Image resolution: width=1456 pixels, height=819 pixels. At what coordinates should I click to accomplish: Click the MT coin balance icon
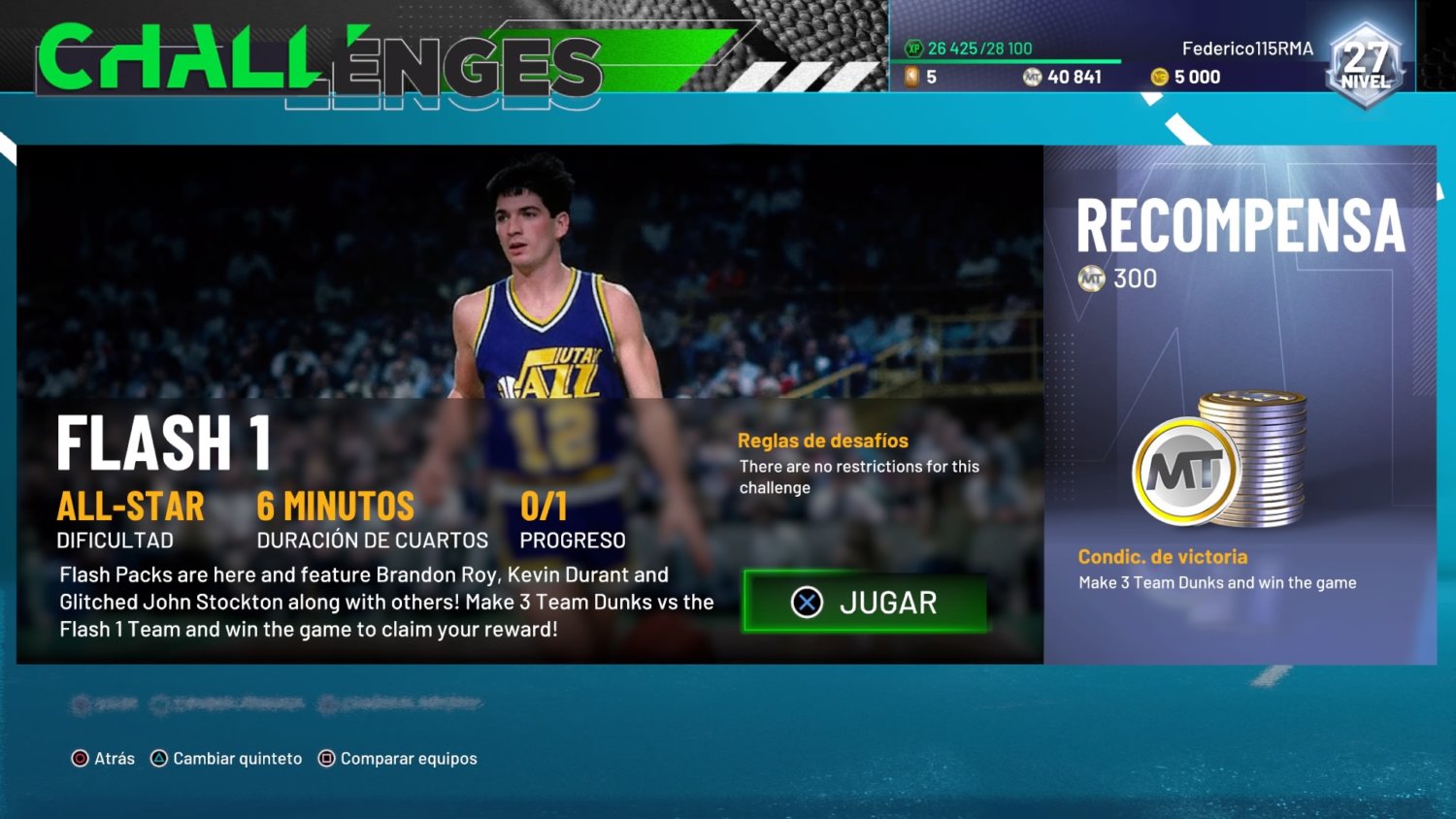(1033, 76)
